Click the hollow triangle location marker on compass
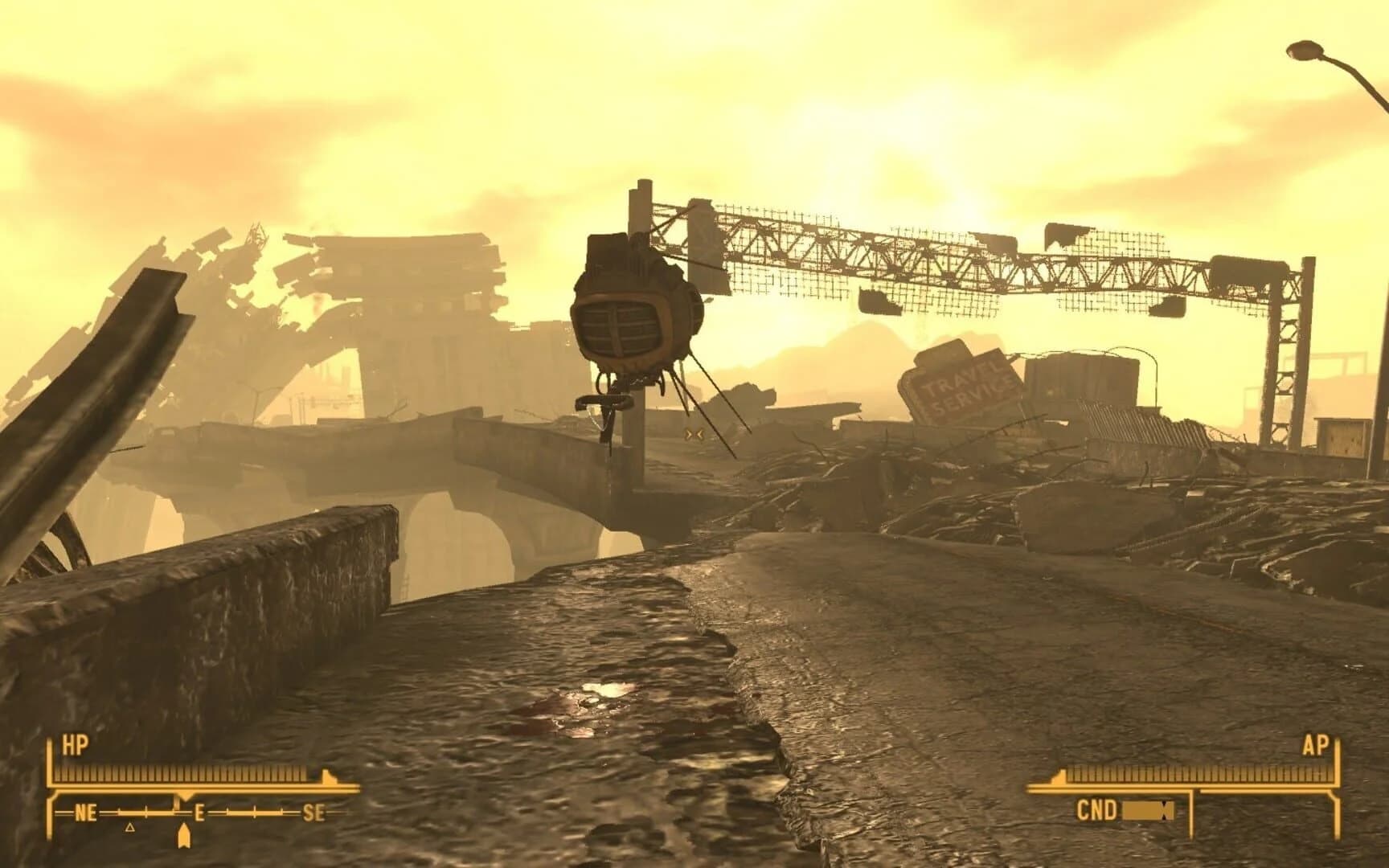1389x868 pixels. click(x=129, y=829)
